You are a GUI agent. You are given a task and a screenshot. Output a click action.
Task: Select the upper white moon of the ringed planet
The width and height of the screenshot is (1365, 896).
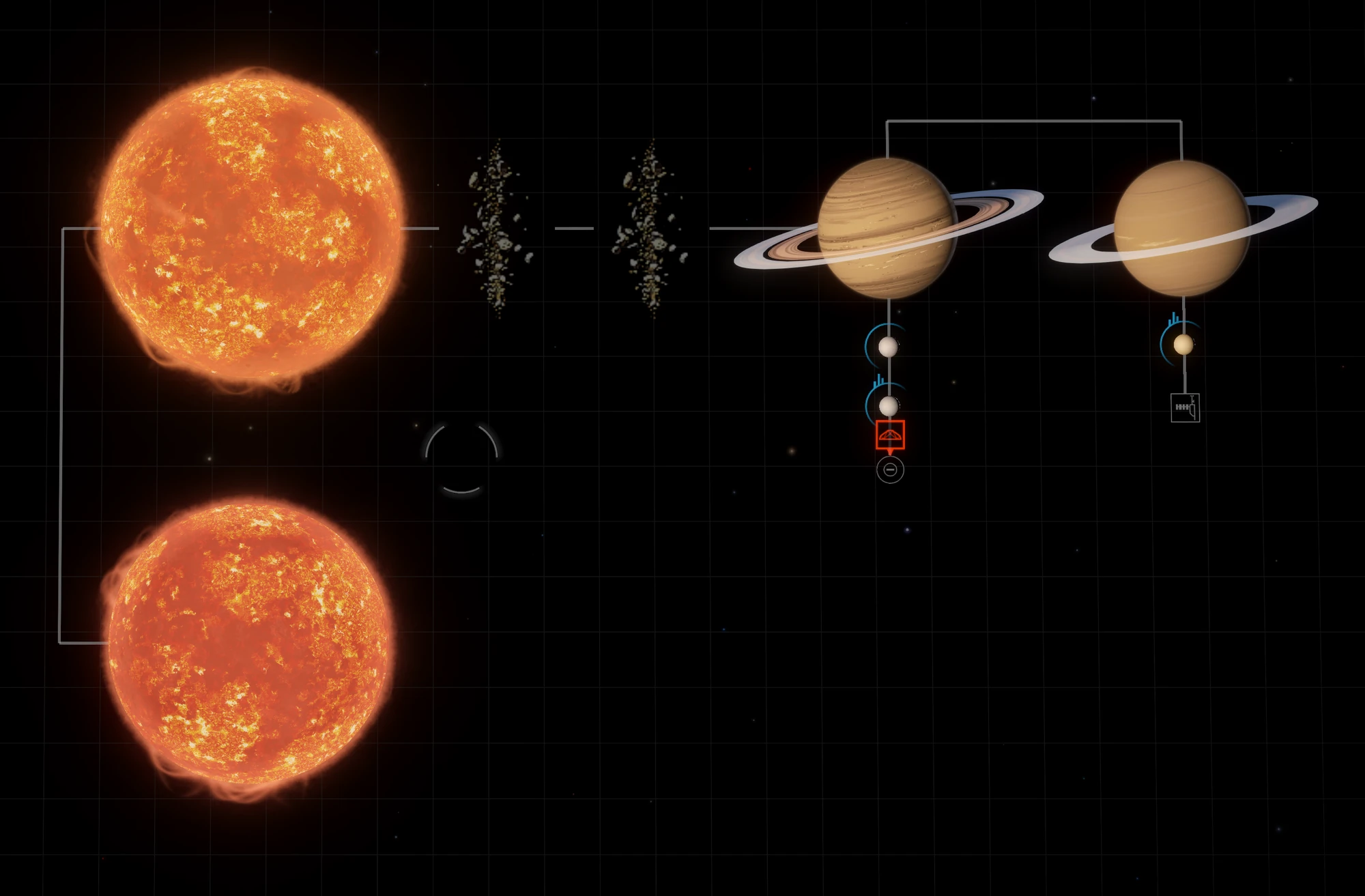click(889, 348)
